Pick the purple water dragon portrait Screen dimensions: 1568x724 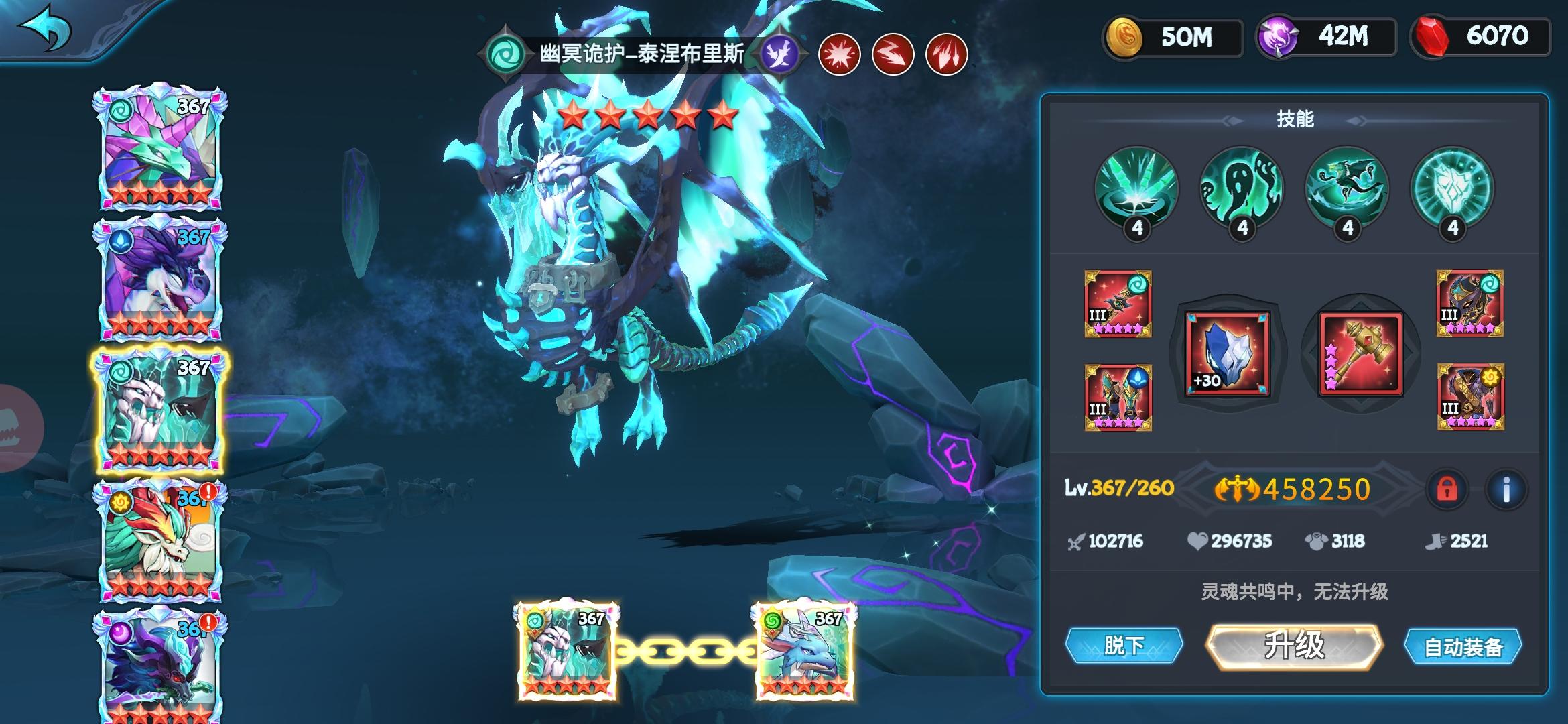pyautogui.click(x=160, y=278)
